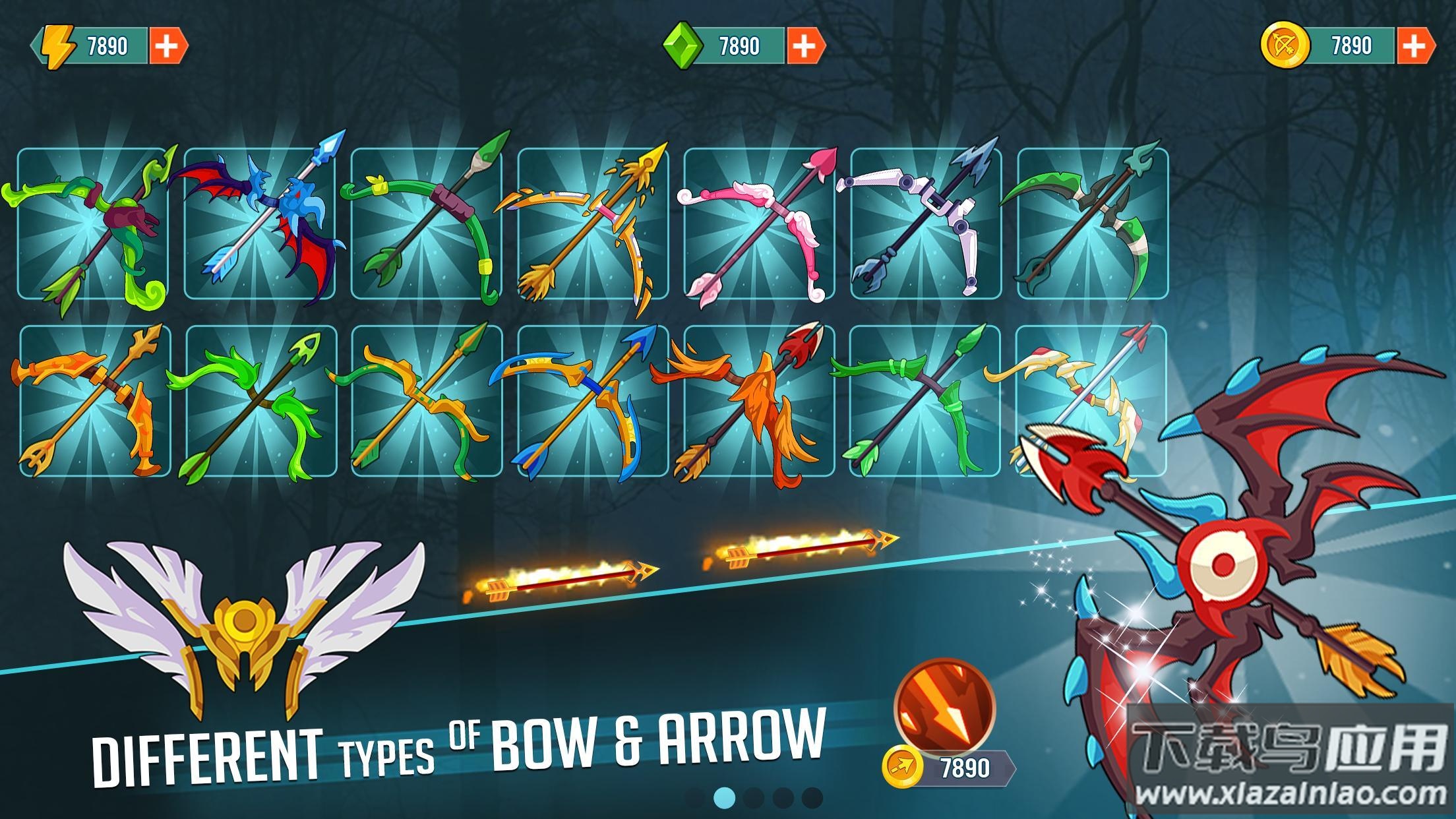Select the blue and gold curved bow
This screenshot has width=1456, height=819.
click(593, 400)
